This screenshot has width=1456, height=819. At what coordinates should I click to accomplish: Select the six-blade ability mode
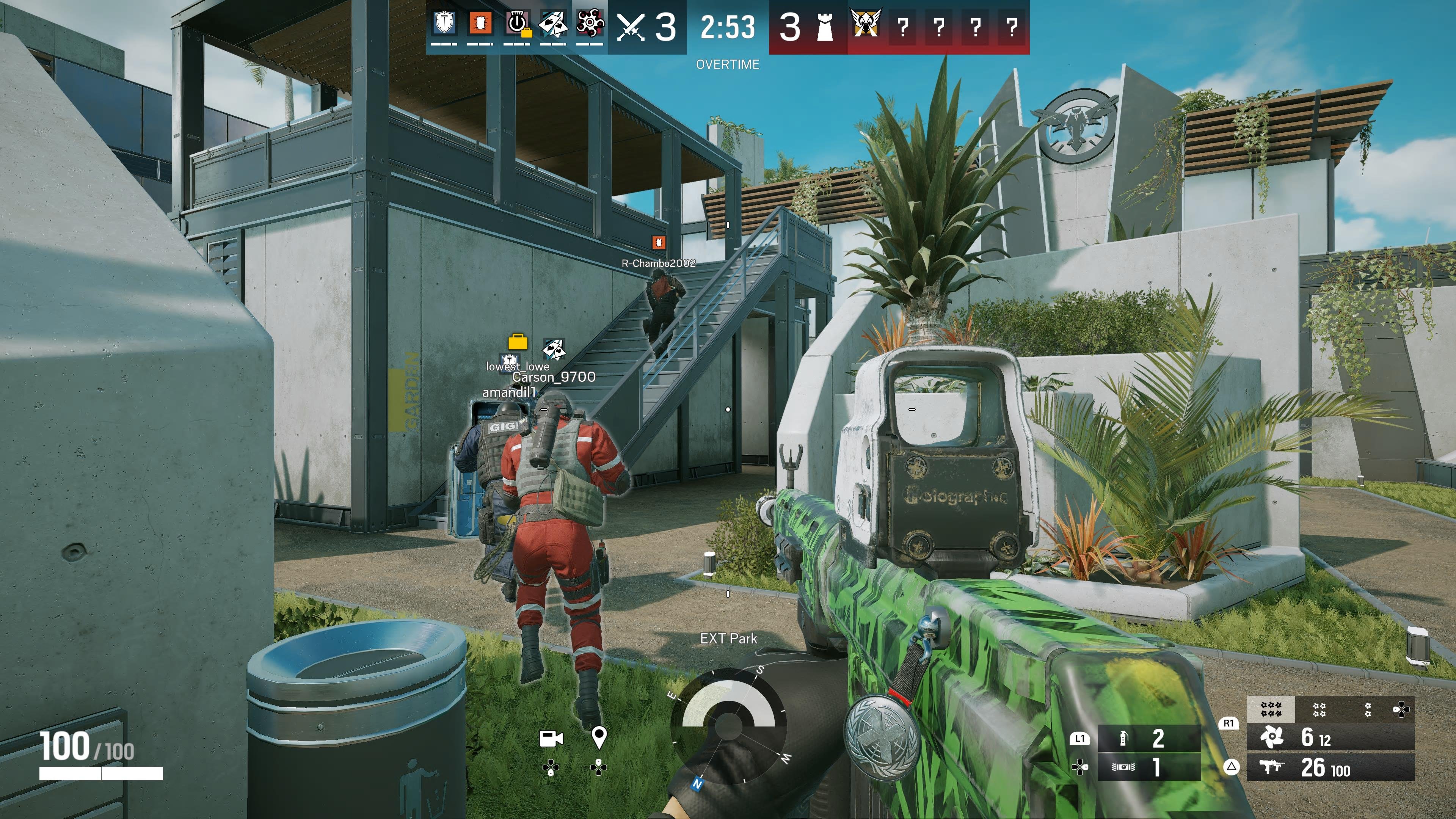point(1271,709)
